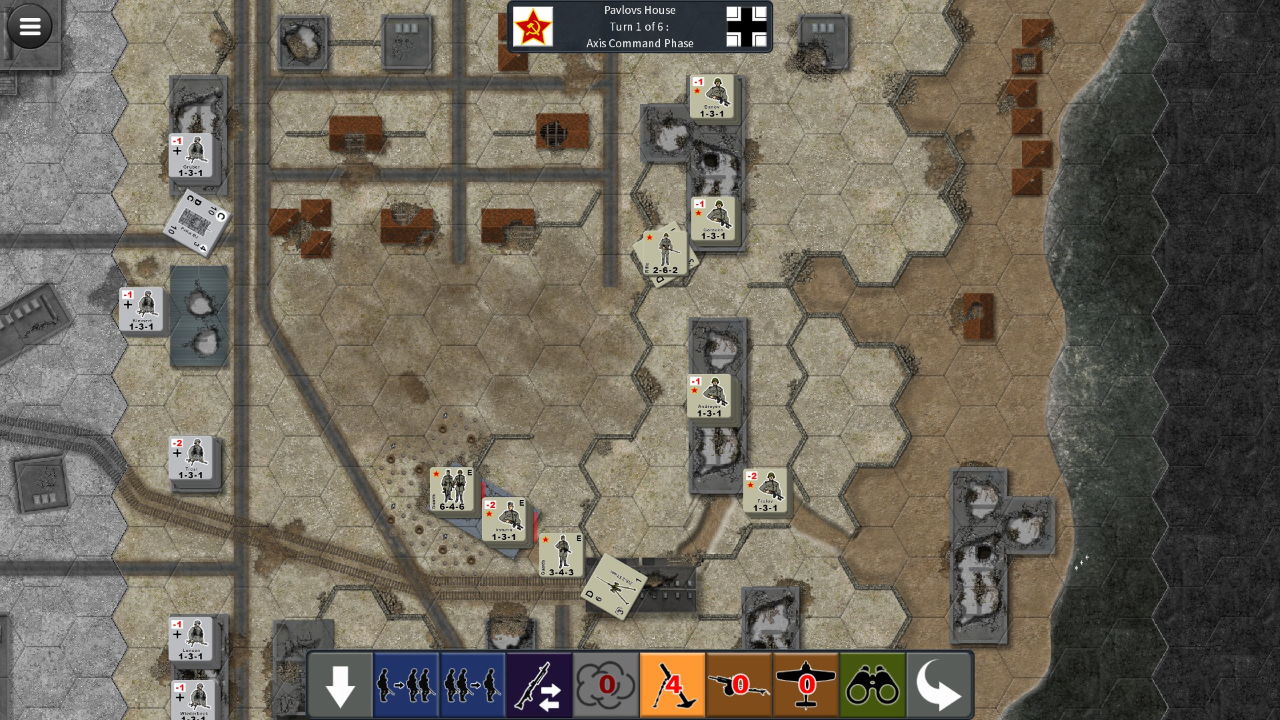Open the hamburger main menu
1280x720 pixels.
30,27
